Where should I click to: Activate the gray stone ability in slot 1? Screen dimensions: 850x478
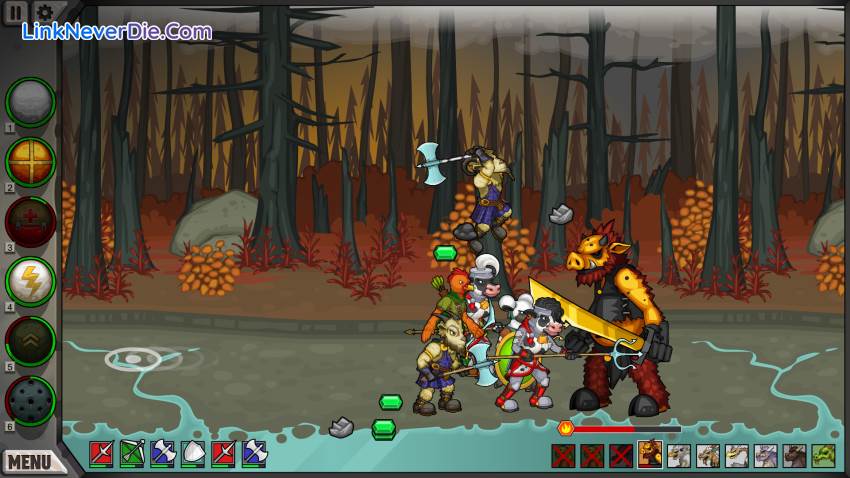(30, 100)
